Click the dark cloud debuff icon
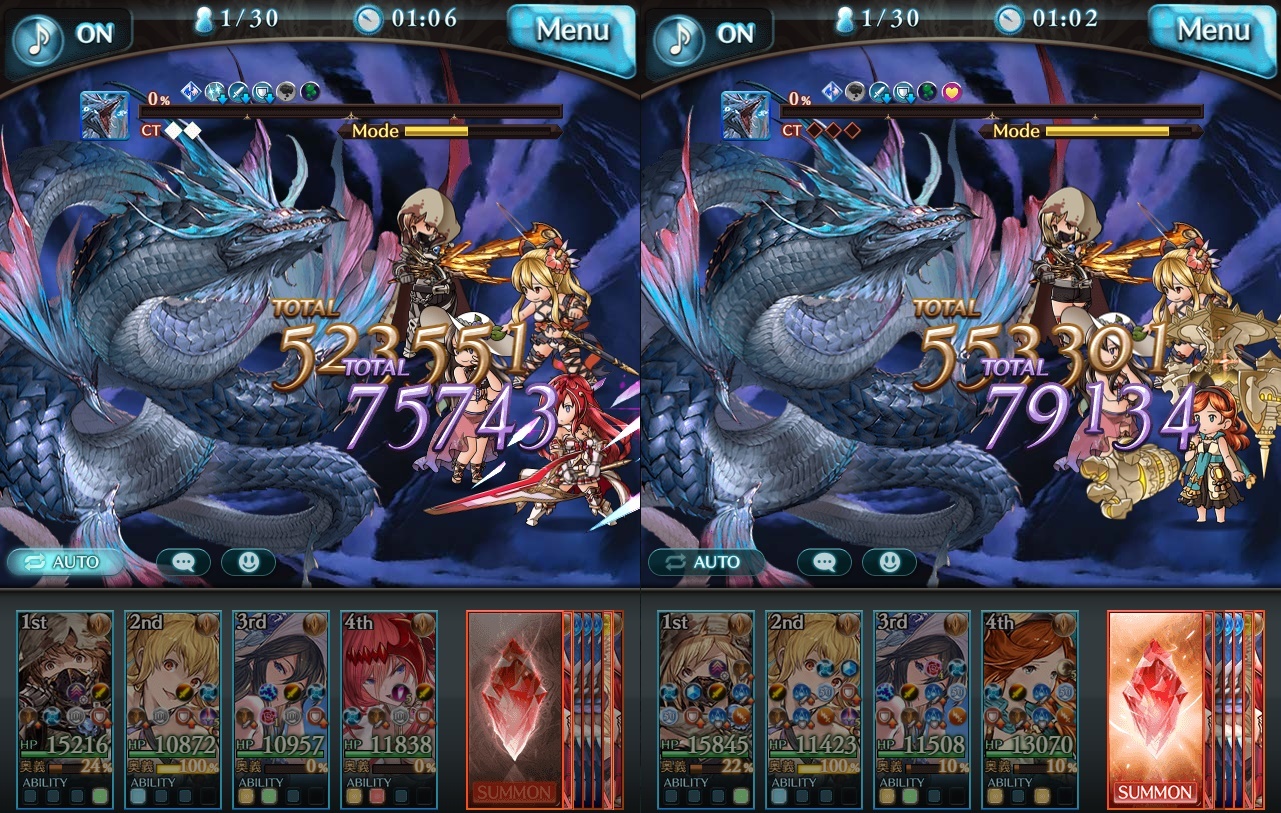 pyautogui.click(x=287, y=91)
